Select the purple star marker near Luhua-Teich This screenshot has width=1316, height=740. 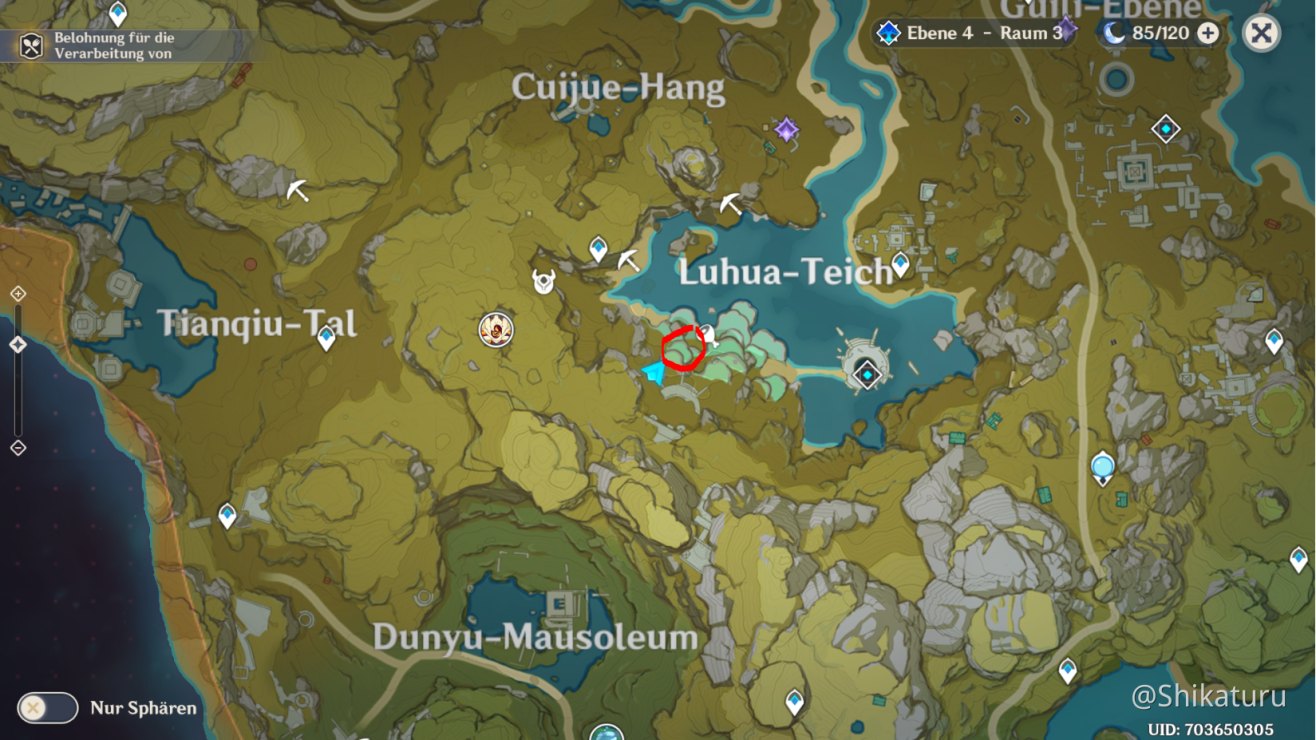786,130
